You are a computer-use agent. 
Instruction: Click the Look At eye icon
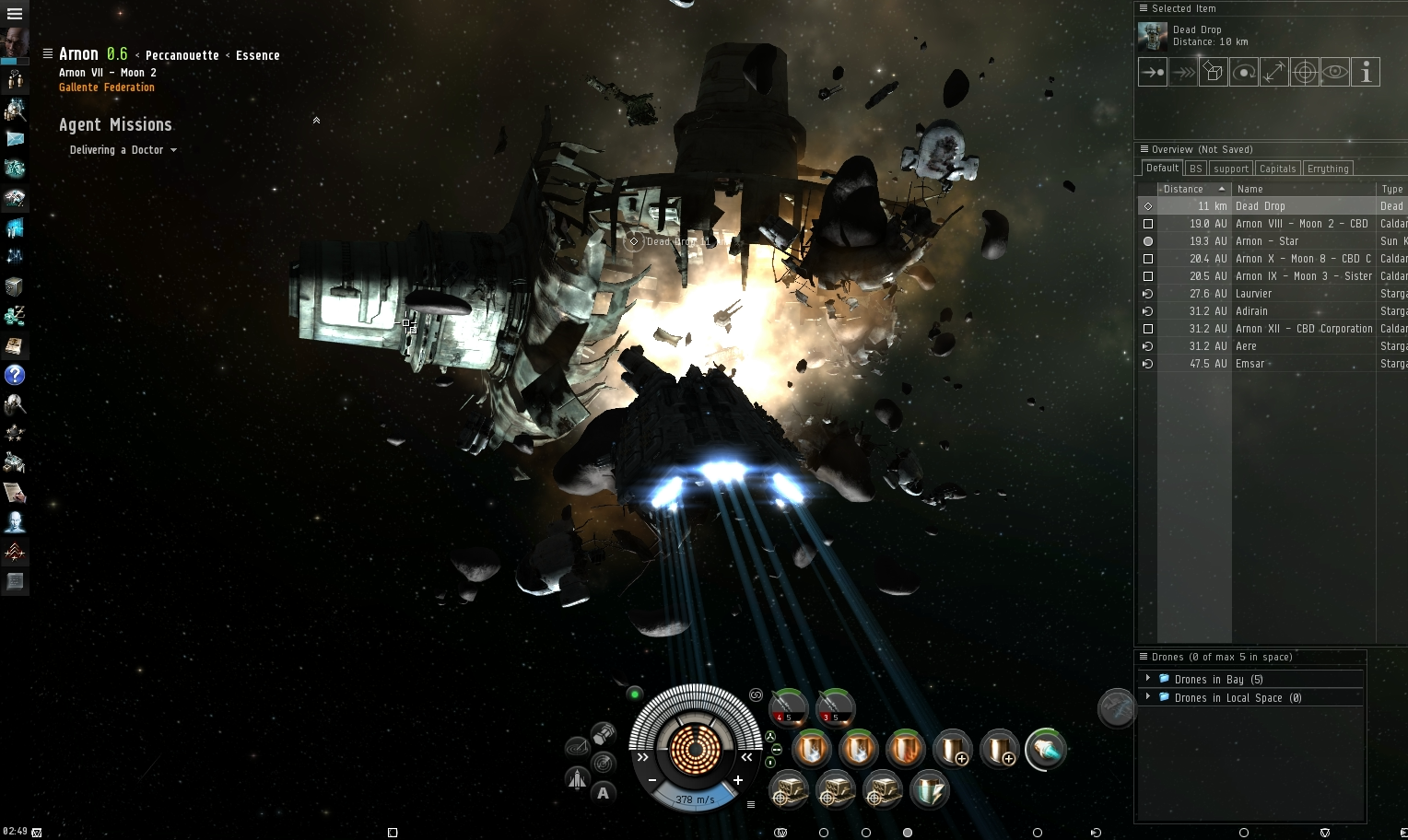tap(1335, 71)
